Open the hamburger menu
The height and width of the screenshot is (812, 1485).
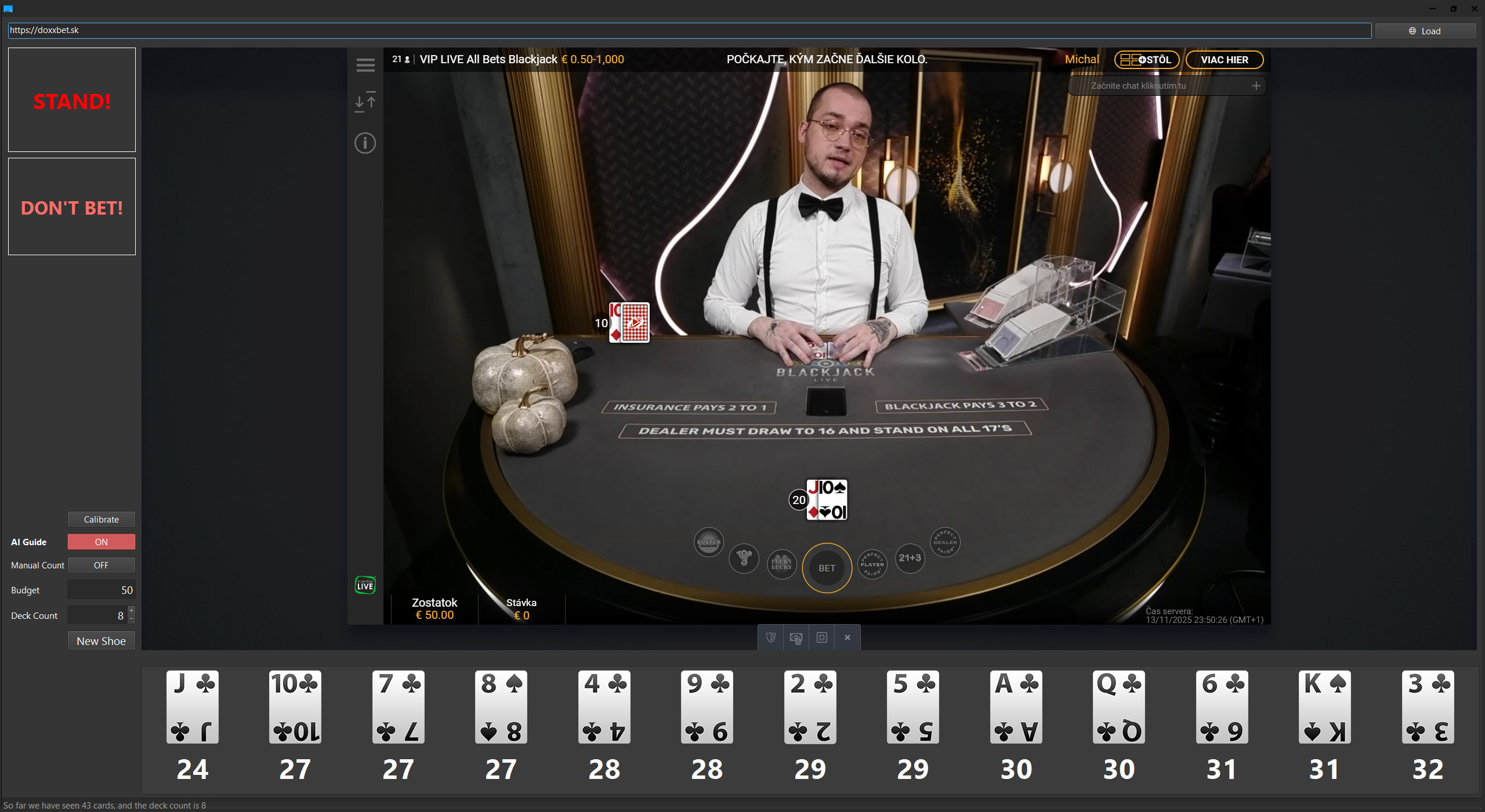pyautogui.click(x=365, y=66)
